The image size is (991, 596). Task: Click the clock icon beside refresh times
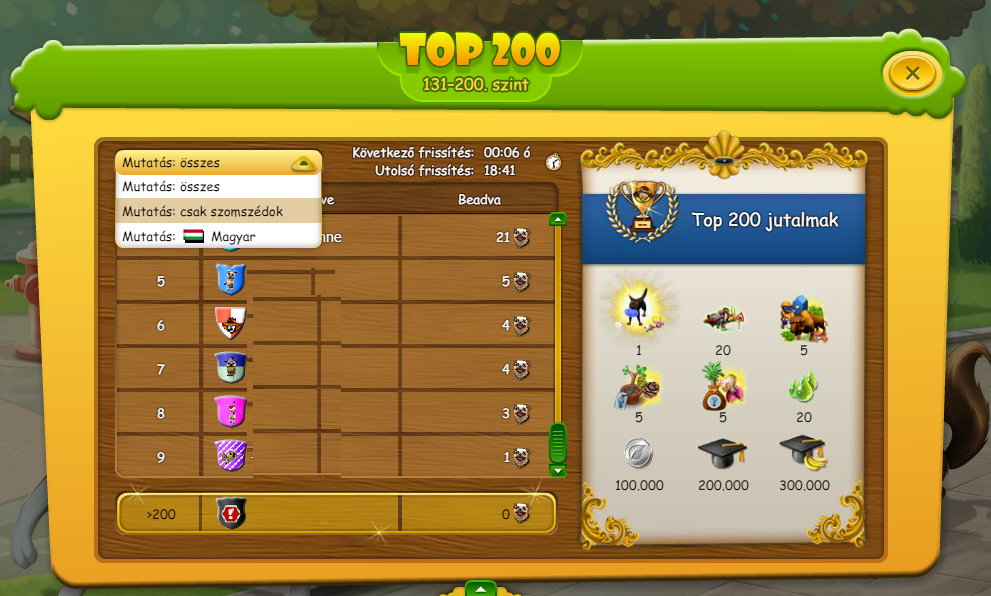tap(553, 162)
